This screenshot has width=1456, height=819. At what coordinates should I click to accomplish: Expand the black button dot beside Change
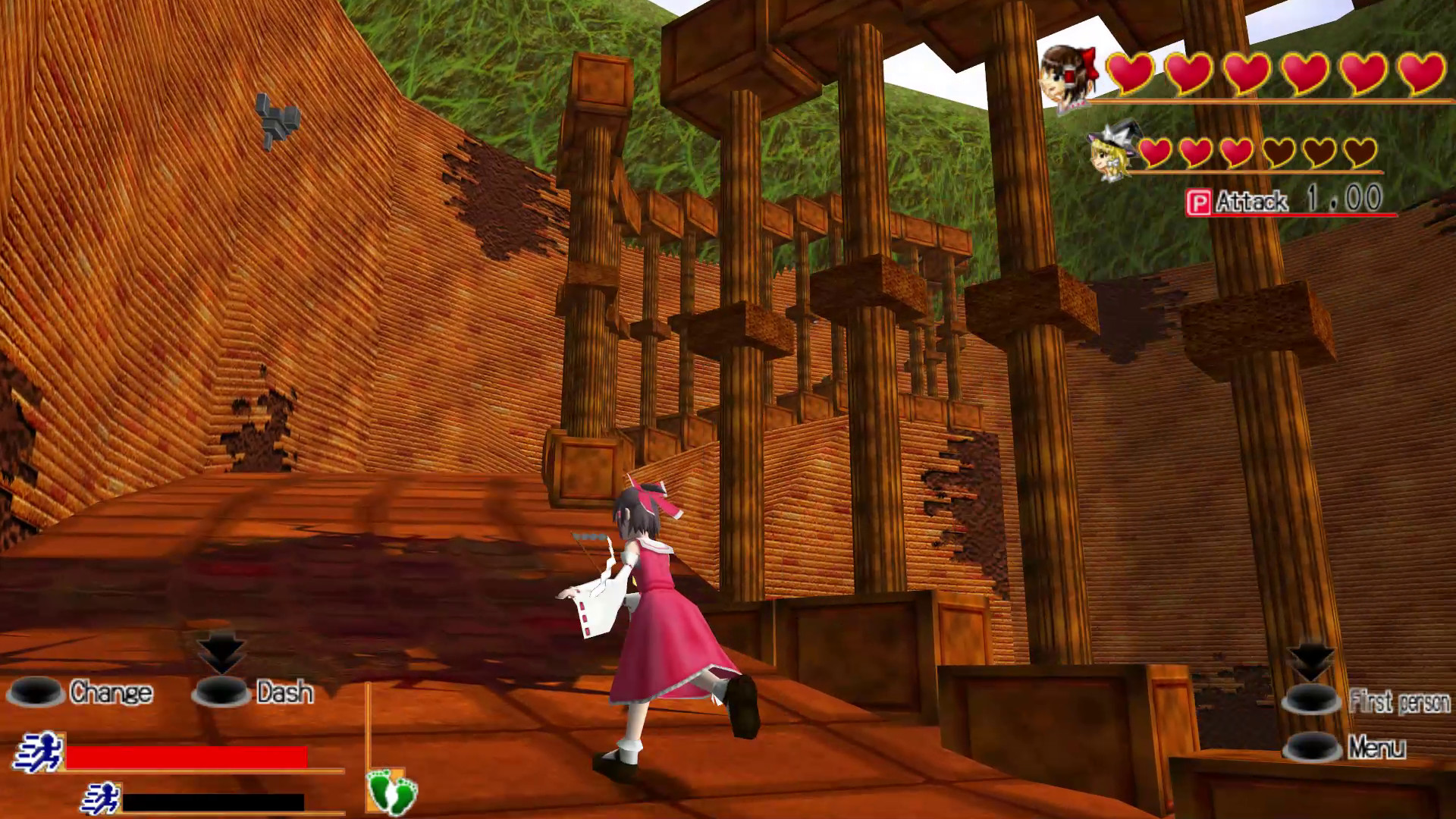(36, 692)
